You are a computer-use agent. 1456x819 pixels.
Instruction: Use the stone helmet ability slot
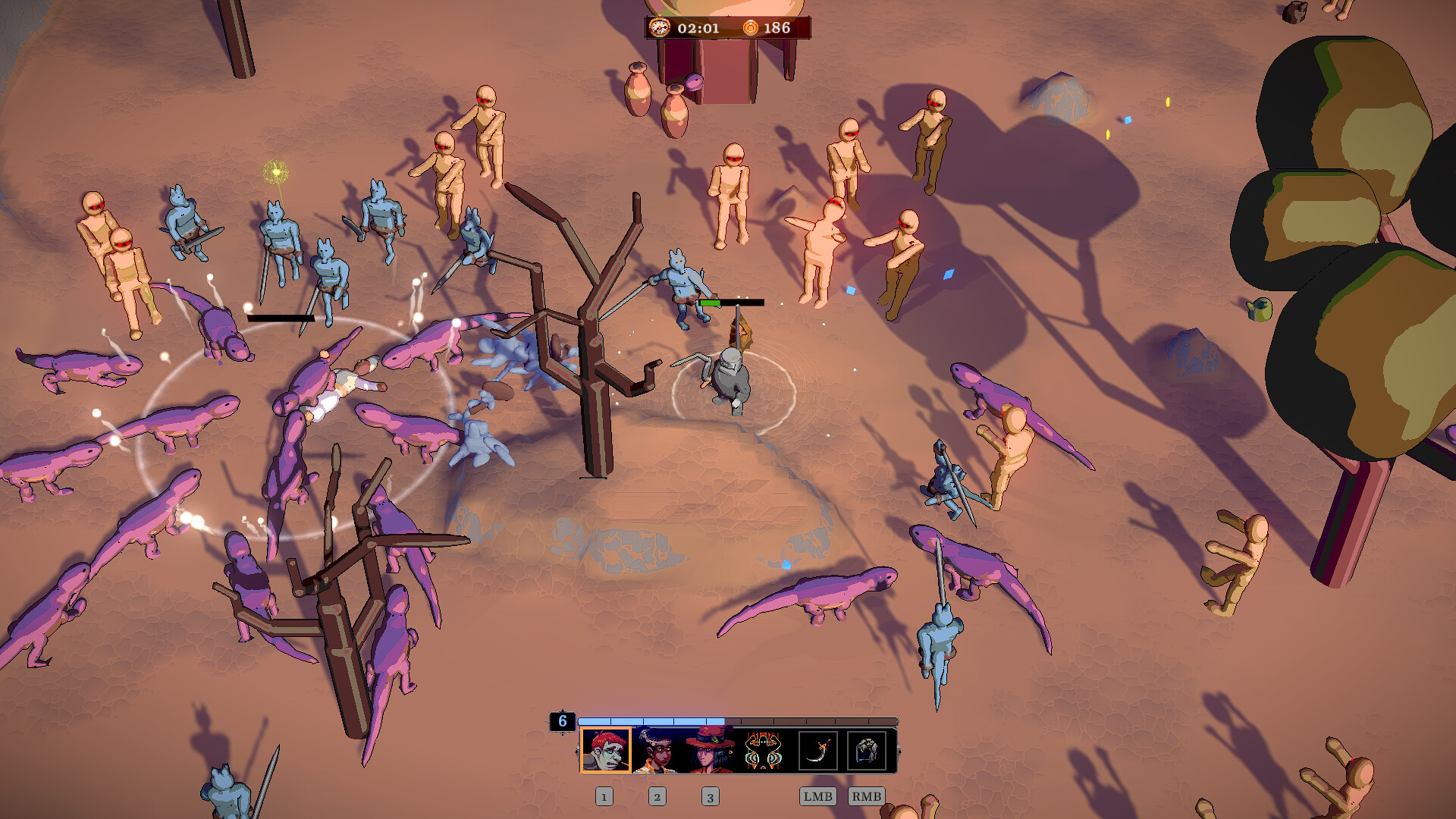(866, 751)
